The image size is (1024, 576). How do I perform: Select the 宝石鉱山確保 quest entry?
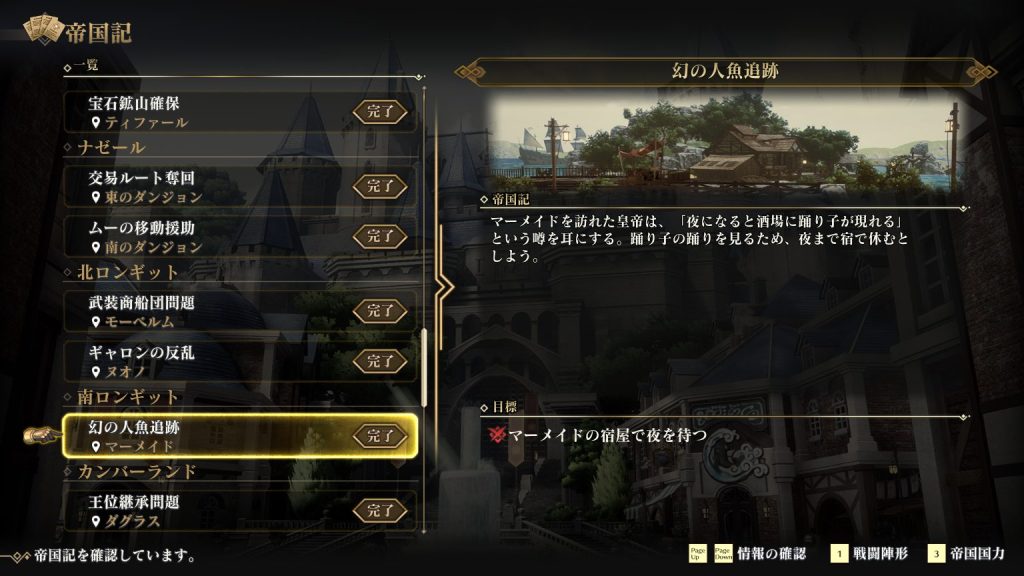pos(236,111)
